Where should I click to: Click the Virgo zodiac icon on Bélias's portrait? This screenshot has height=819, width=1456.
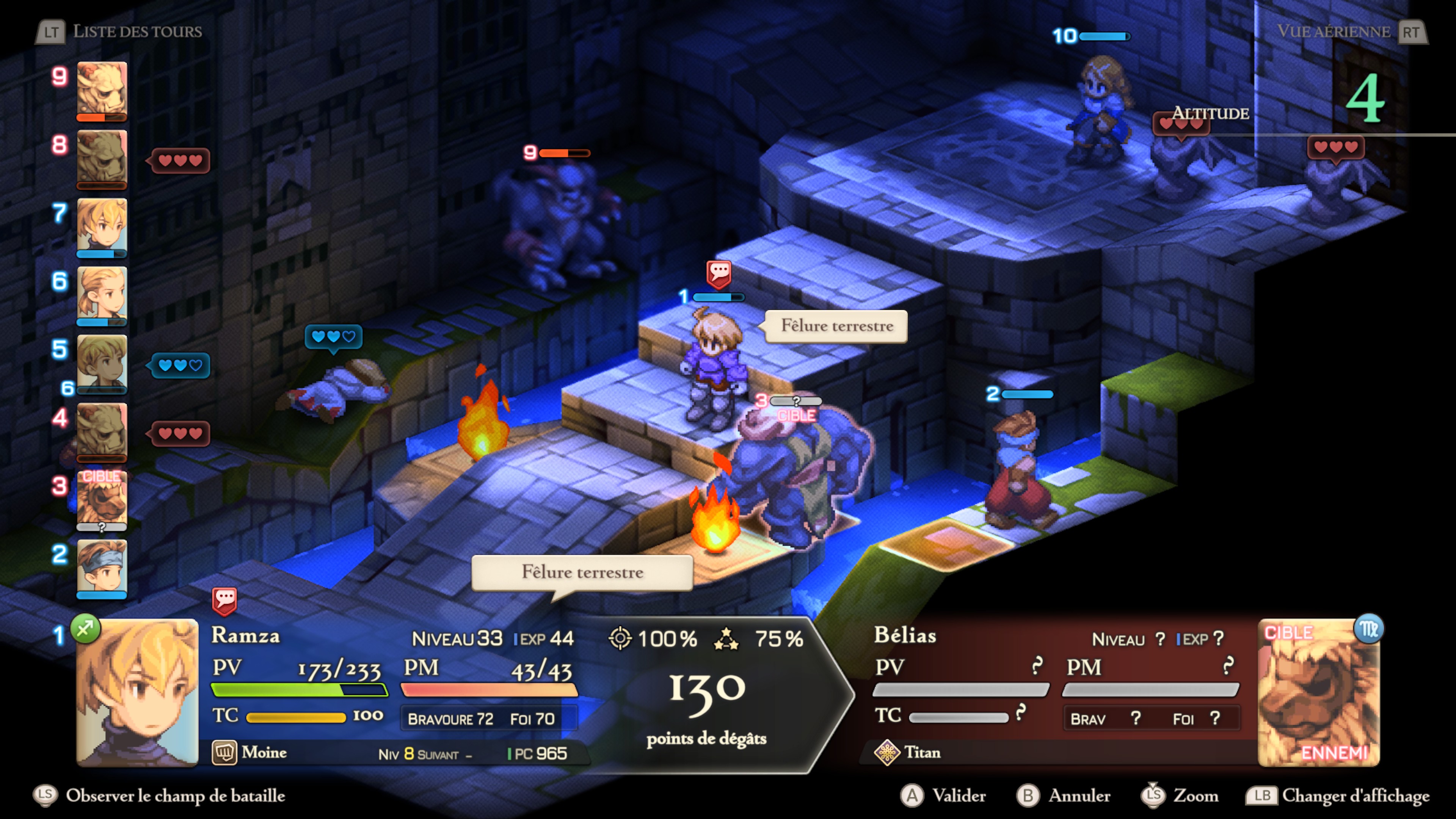[1368, 629]
